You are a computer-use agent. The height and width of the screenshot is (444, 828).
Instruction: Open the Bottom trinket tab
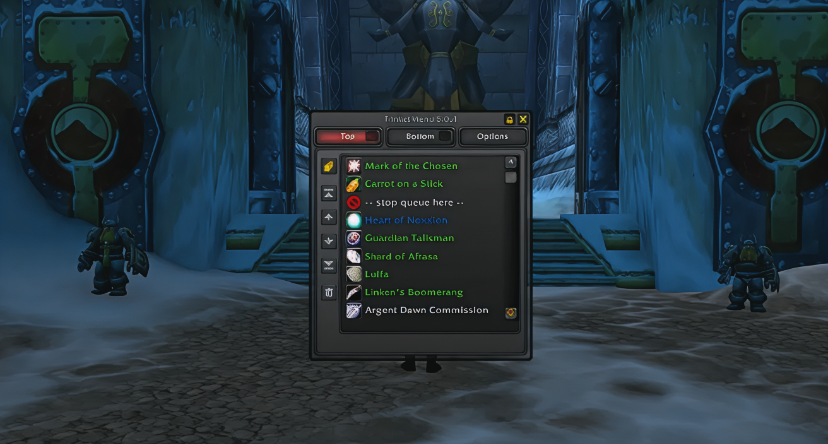tap(420, 137)
